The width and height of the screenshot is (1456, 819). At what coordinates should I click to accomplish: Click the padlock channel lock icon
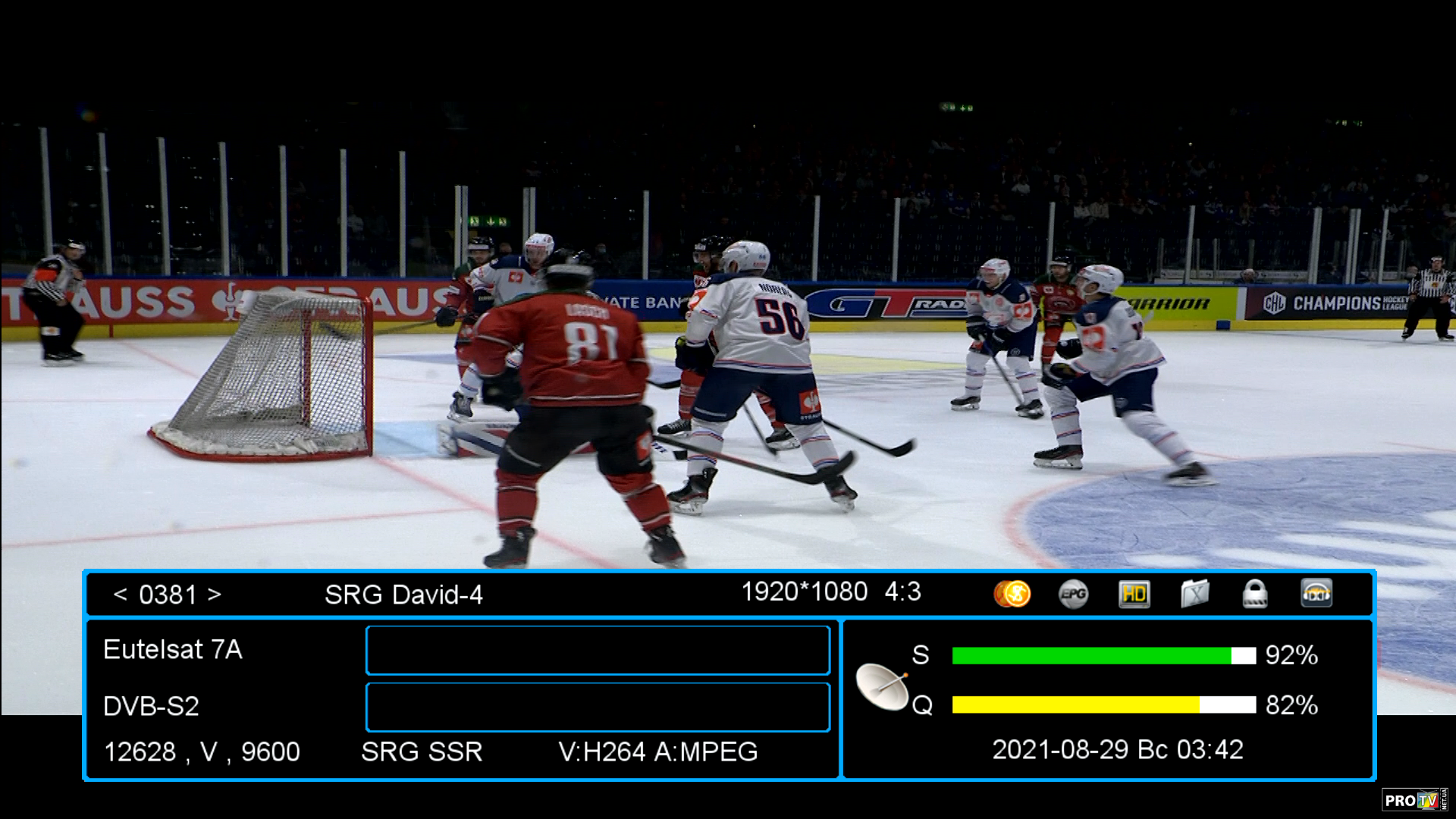1255,594
